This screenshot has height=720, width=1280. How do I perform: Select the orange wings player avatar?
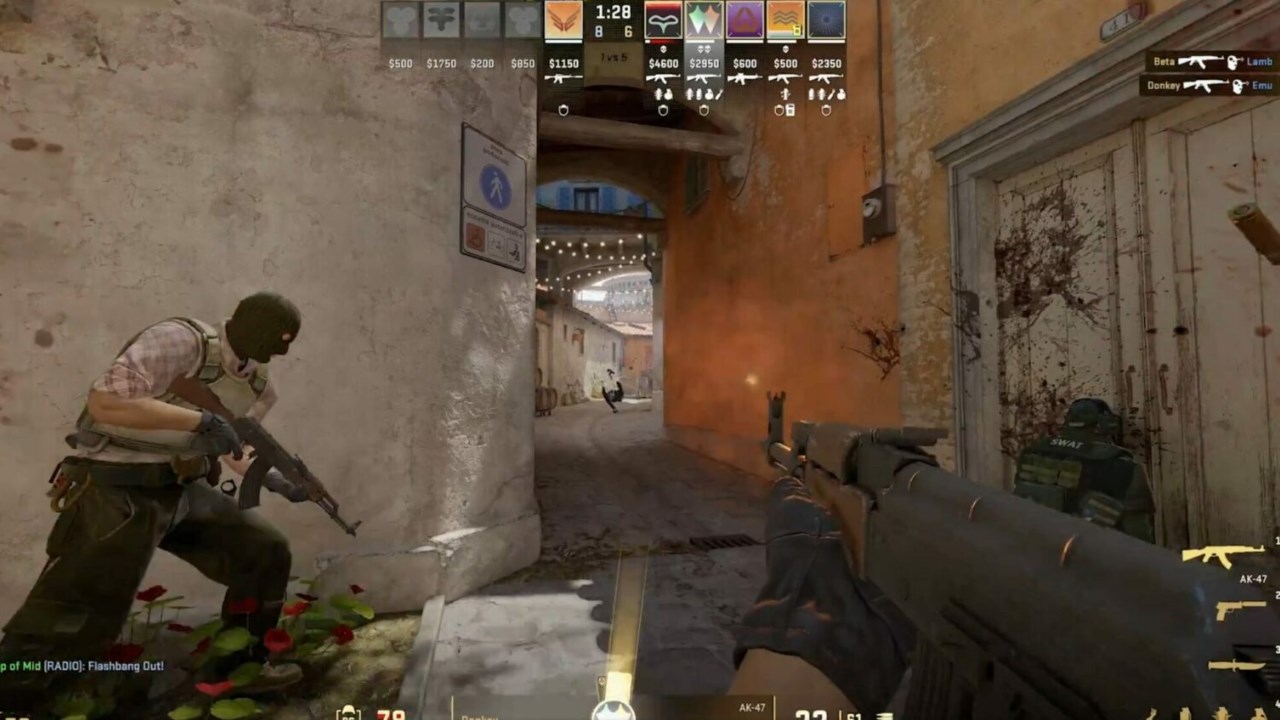(563, 21)
